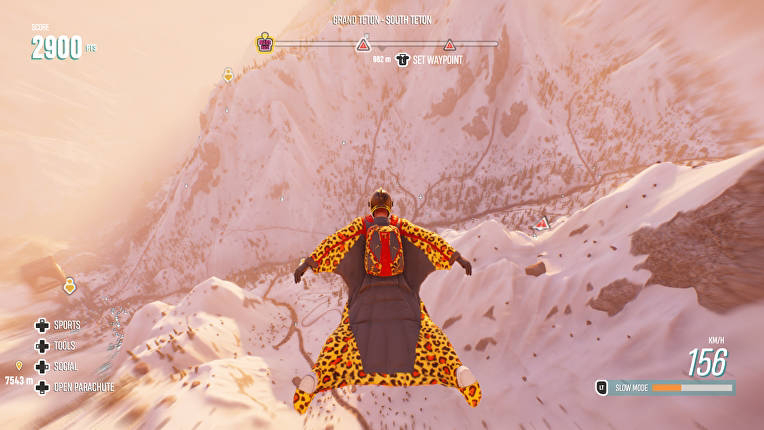Click the Slow Mode meter
Screen dimensions: 764x430
(691, 387)
